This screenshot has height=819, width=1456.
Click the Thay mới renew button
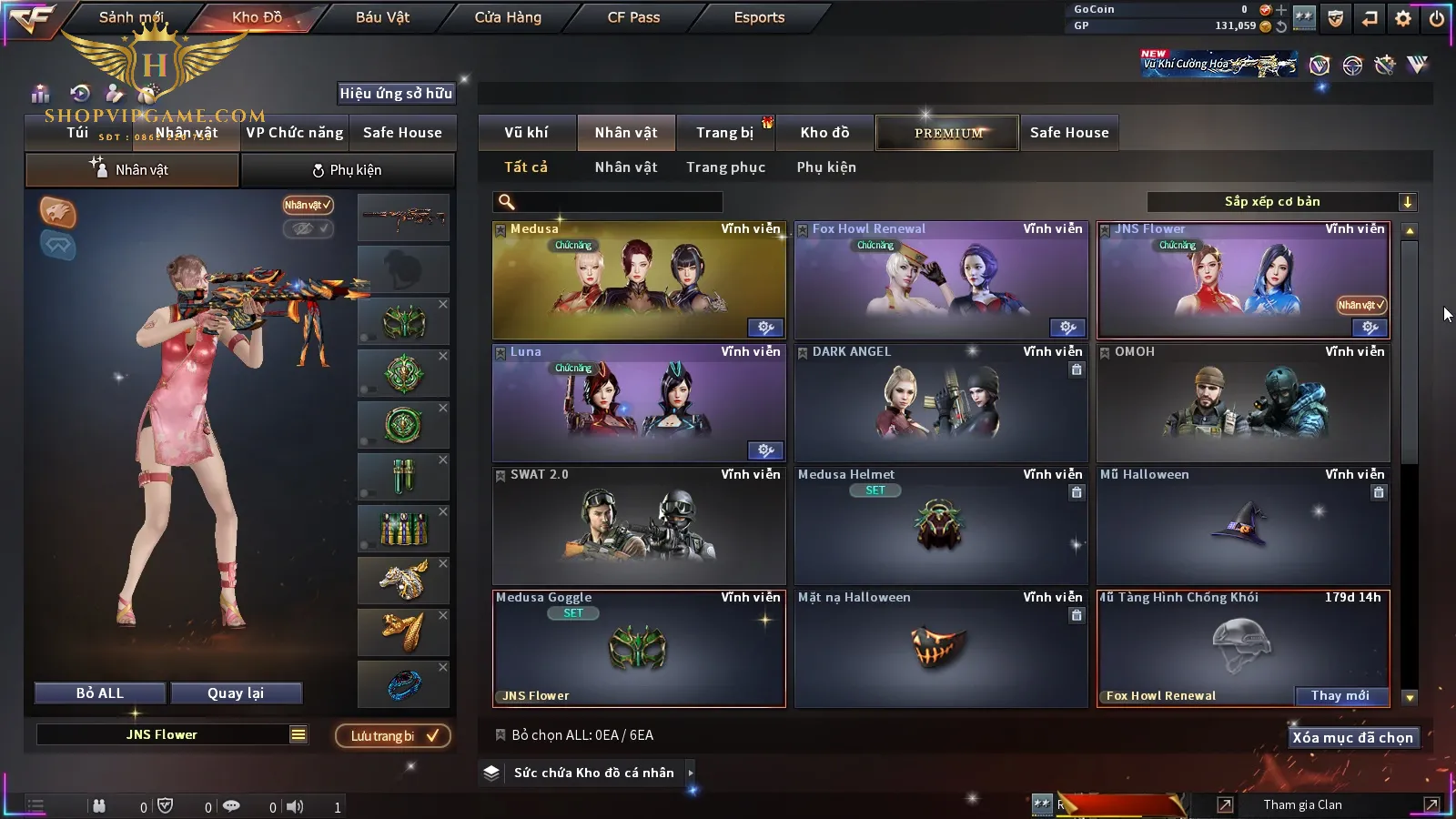pyautogui.click(x=1340, y=696)
